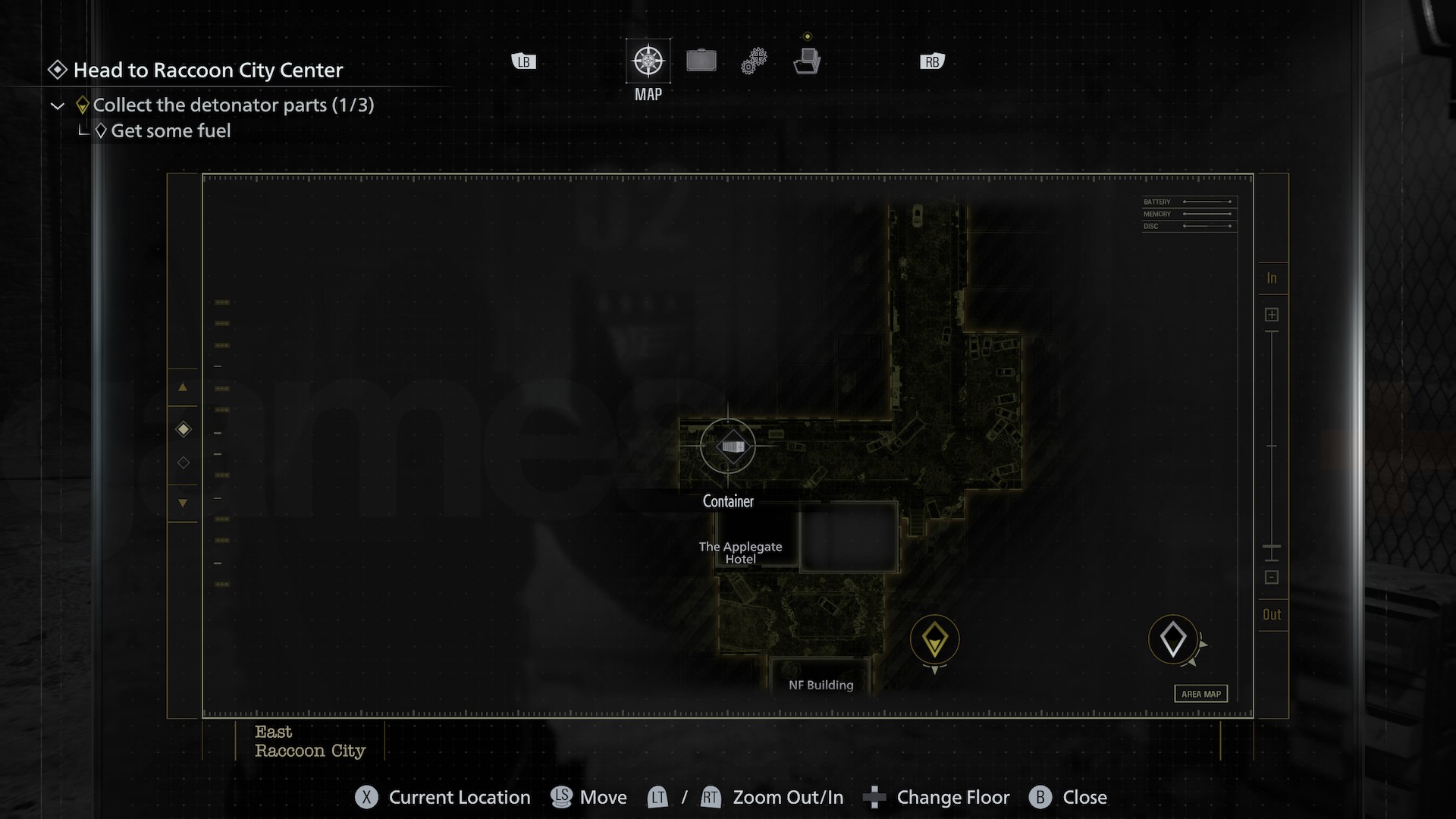Screen dimensions: 1456x819
Task: Collapse the detonator parts objective chevron
Action: tap(58, 105)
